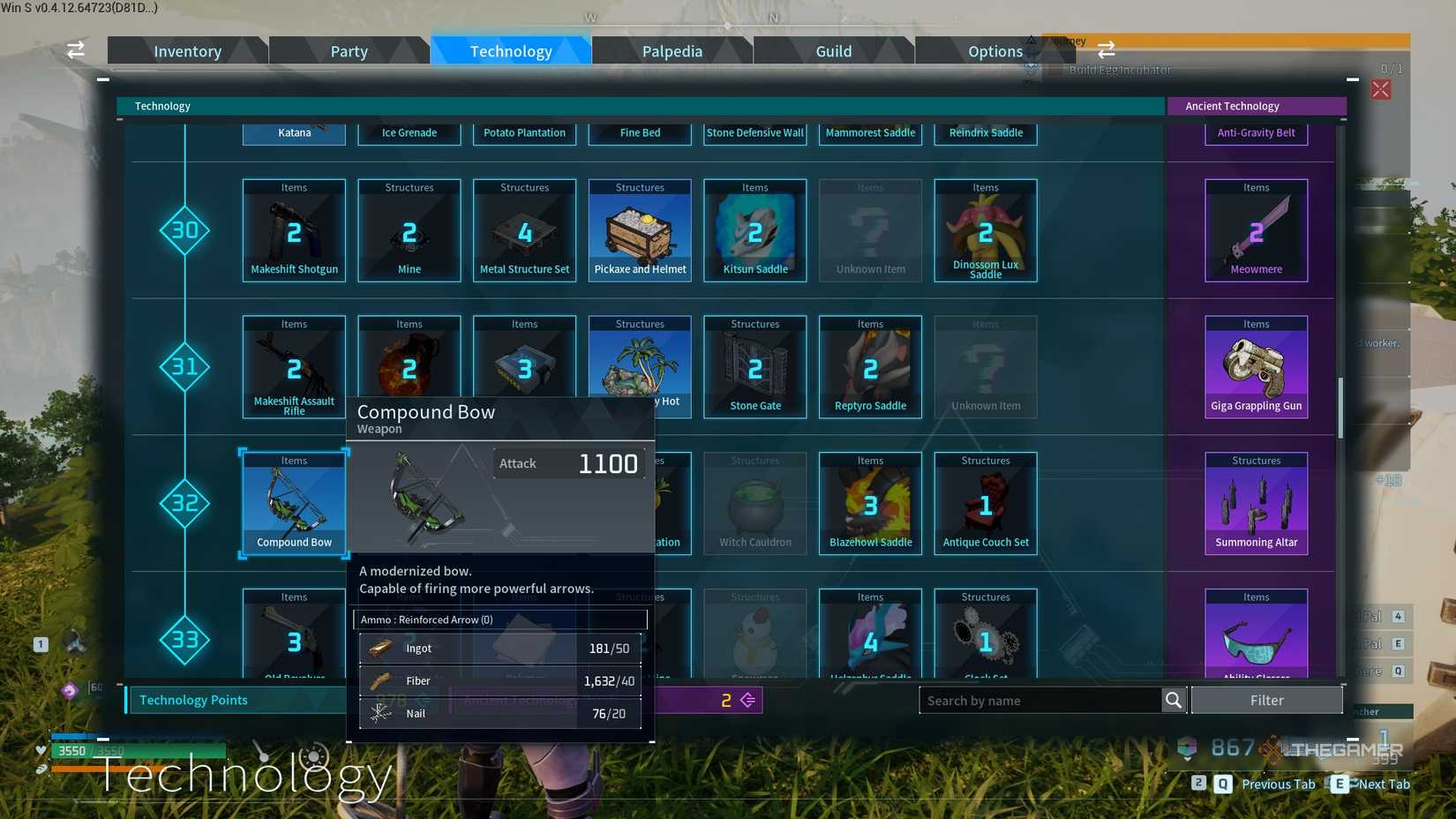The height and width of the screenshot is (819, 1456).
Task: Select the Antique Couch Set icon
Action: click(985, 503)
